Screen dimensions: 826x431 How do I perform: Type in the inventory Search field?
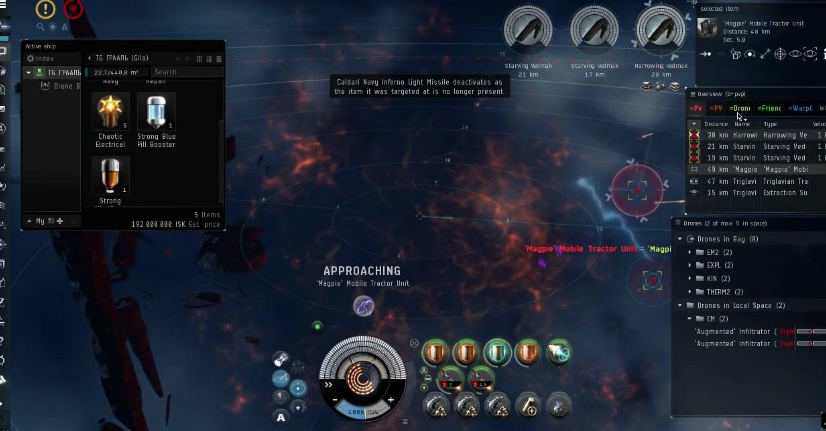tap(185, 72)
